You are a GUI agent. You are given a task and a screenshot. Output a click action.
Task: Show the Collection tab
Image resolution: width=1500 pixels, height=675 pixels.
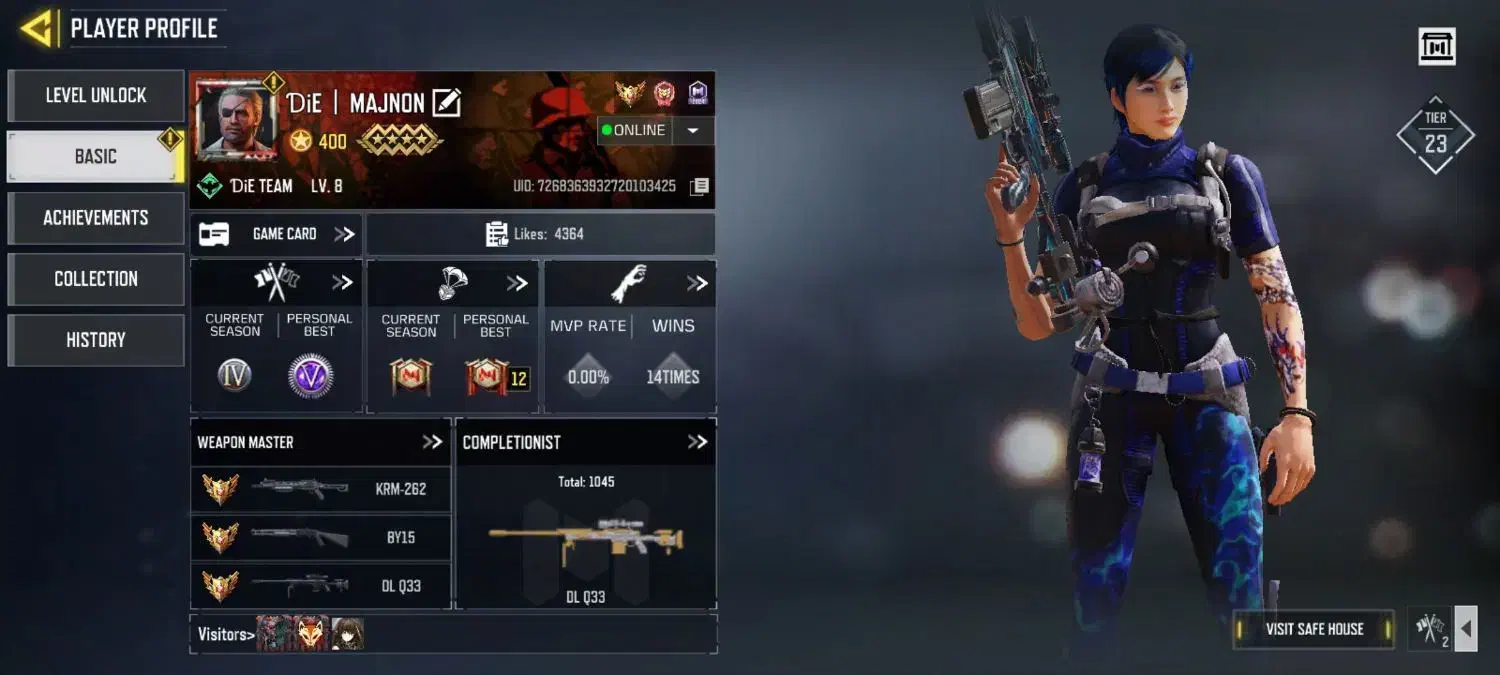click(x=96, y=279)
